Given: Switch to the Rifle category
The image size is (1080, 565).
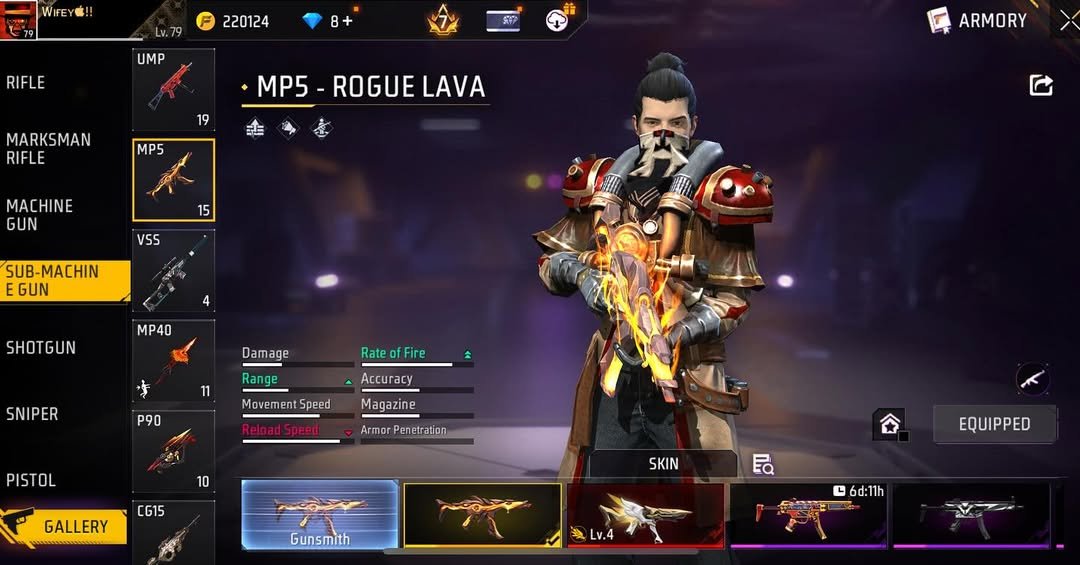Looking at the screenshot, I should coord(27,83).
